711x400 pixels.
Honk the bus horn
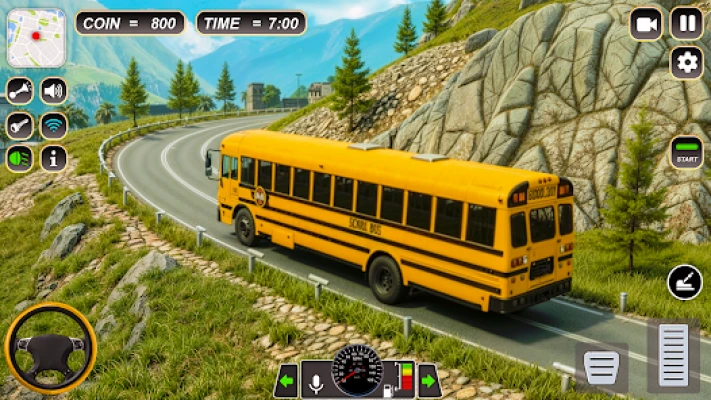[x=20, y=92]
